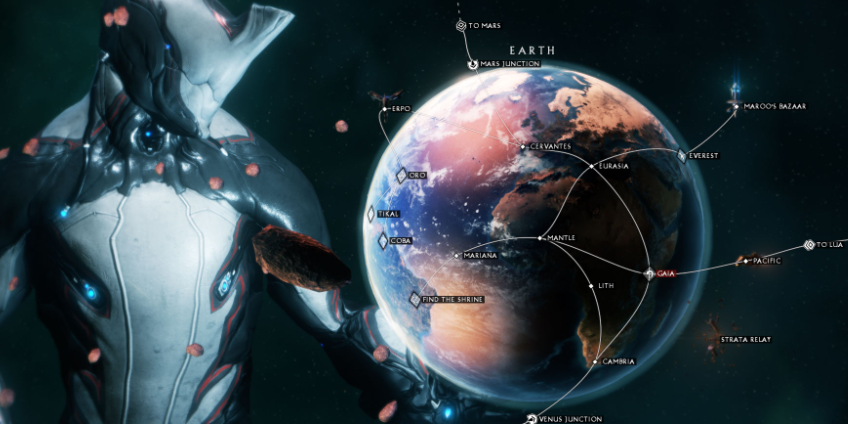Viewport: 848px width, 424px height.
Task: Open the Eurasia mission node
Action: pyautogui.click(x=593, y=165)
